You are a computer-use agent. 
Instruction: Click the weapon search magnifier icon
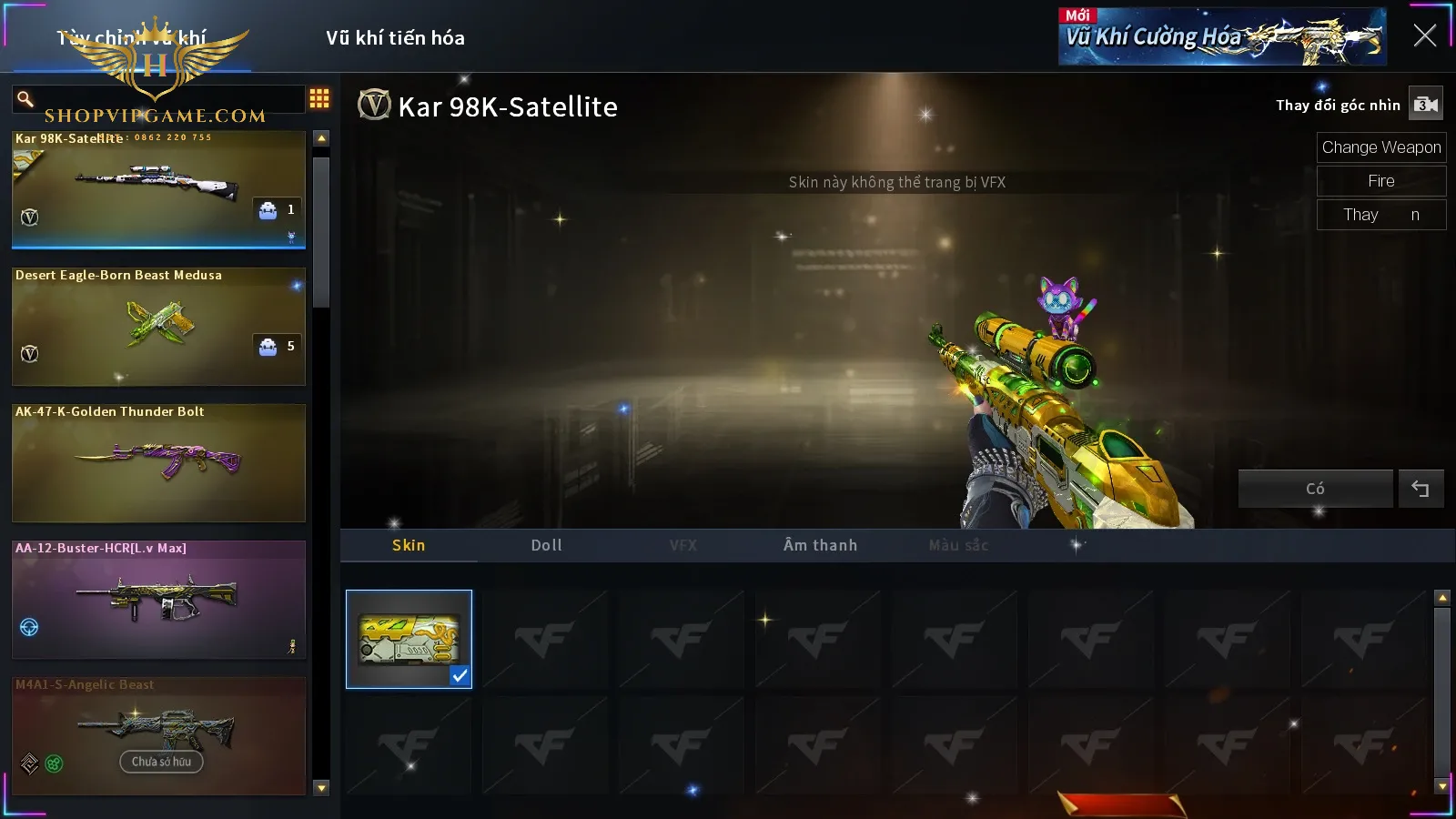coord(25,98)
